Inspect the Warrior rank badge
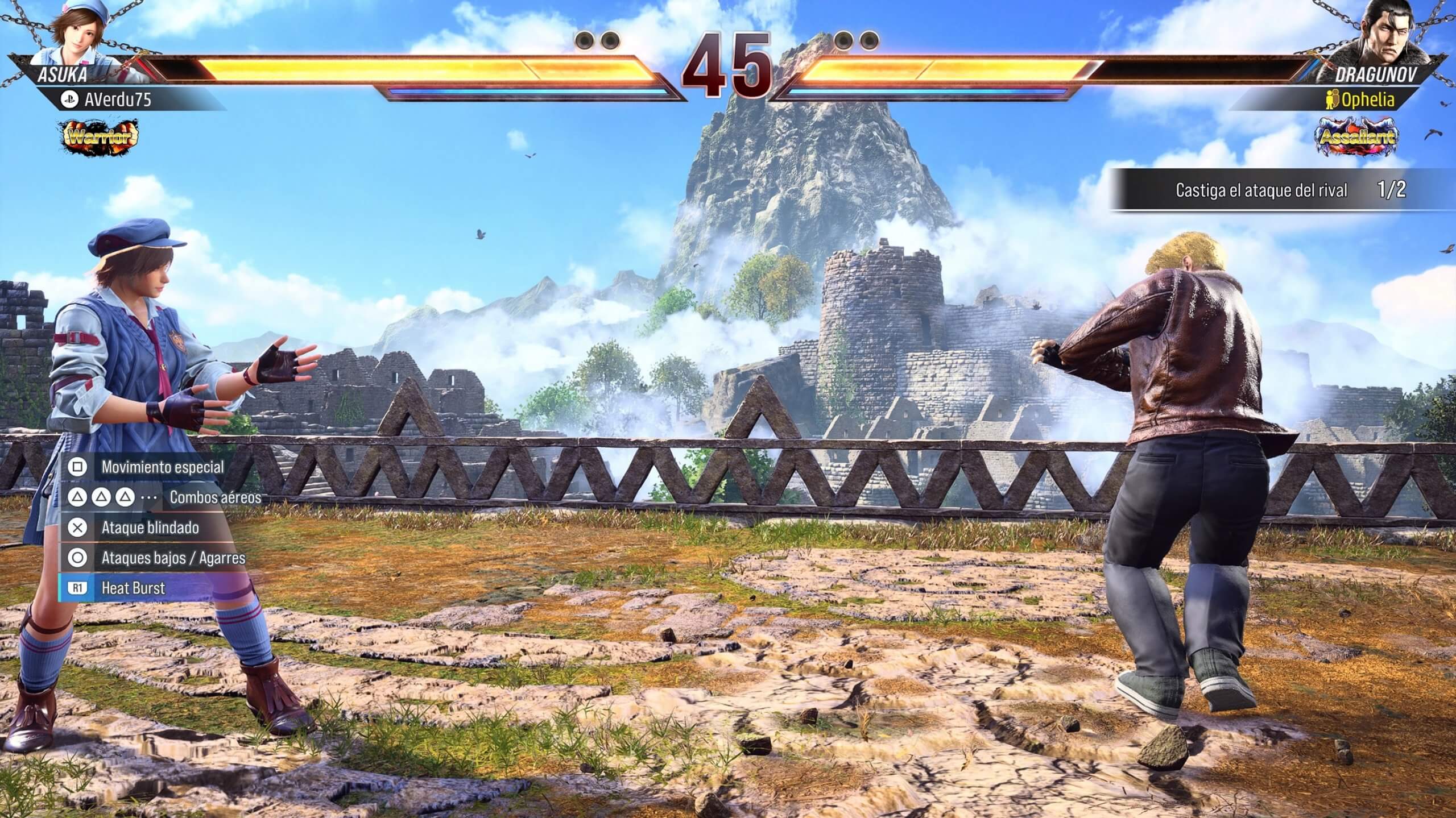The width and height of the screenshot is (1456, 818). point(100,136)
